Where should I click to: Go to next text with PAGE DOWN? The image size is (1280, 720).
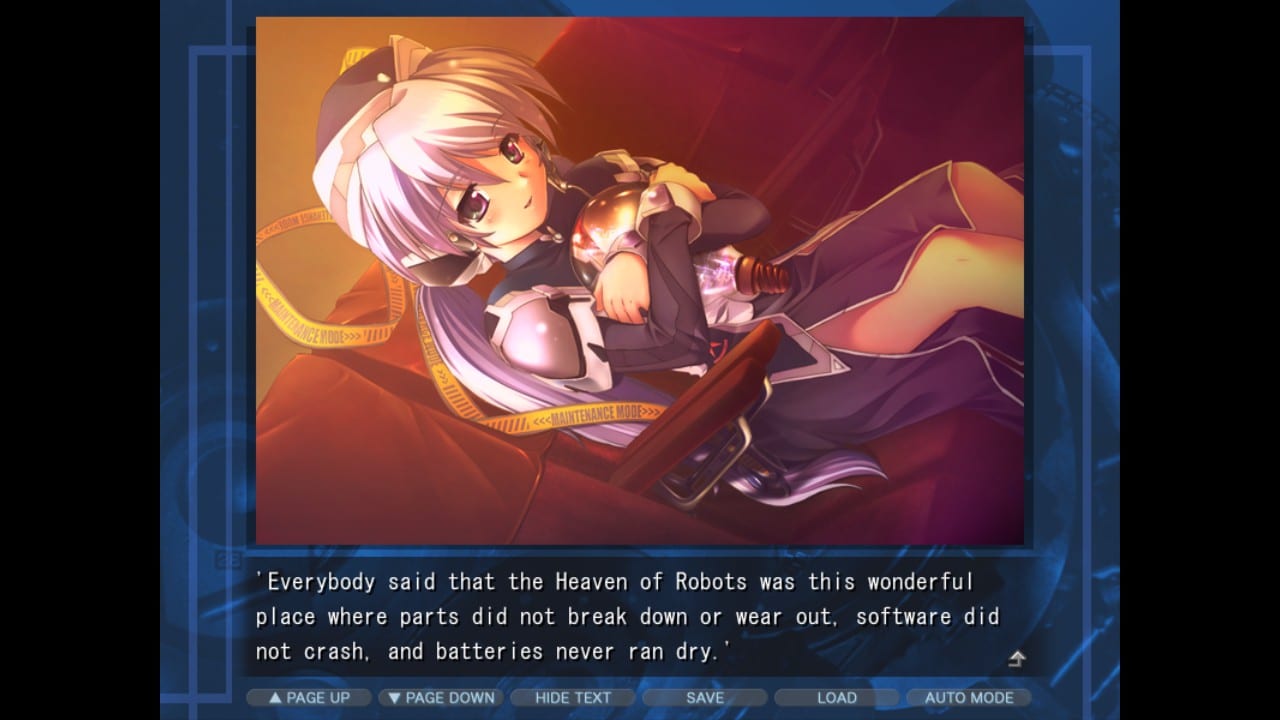[x=441, y=698]
